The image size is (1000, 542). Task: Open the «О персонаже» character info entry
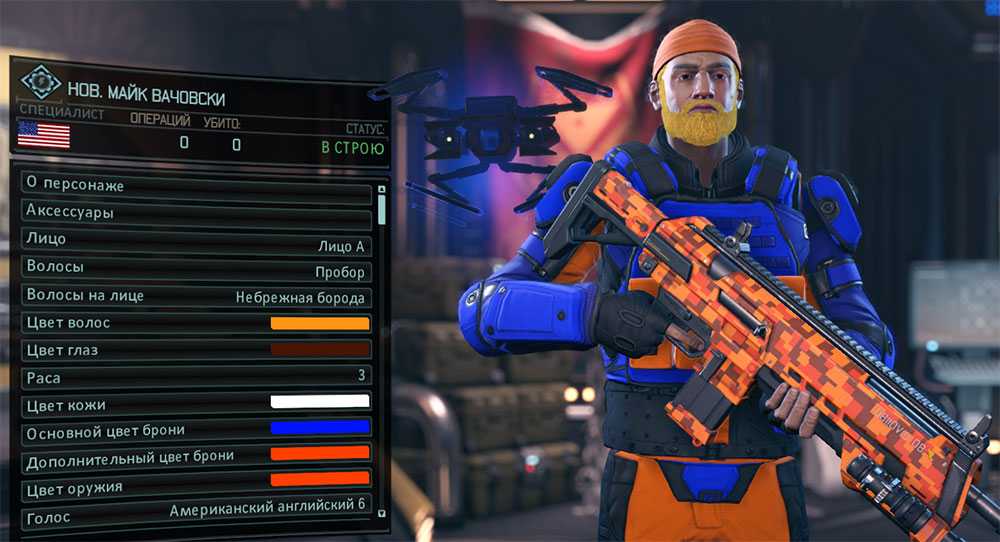(196, 186)
